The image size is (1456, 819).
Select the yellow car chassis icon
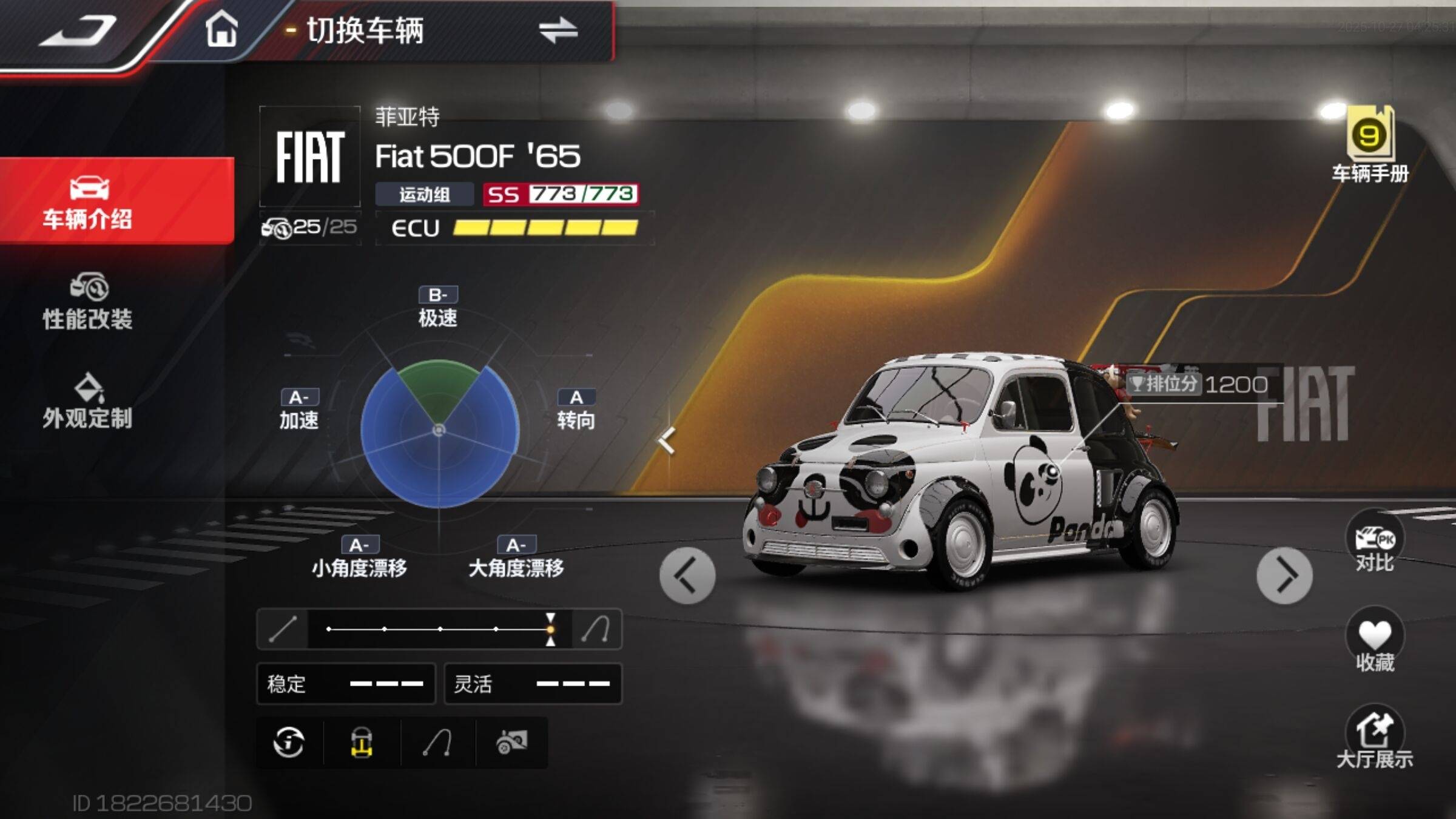(362, 743)
